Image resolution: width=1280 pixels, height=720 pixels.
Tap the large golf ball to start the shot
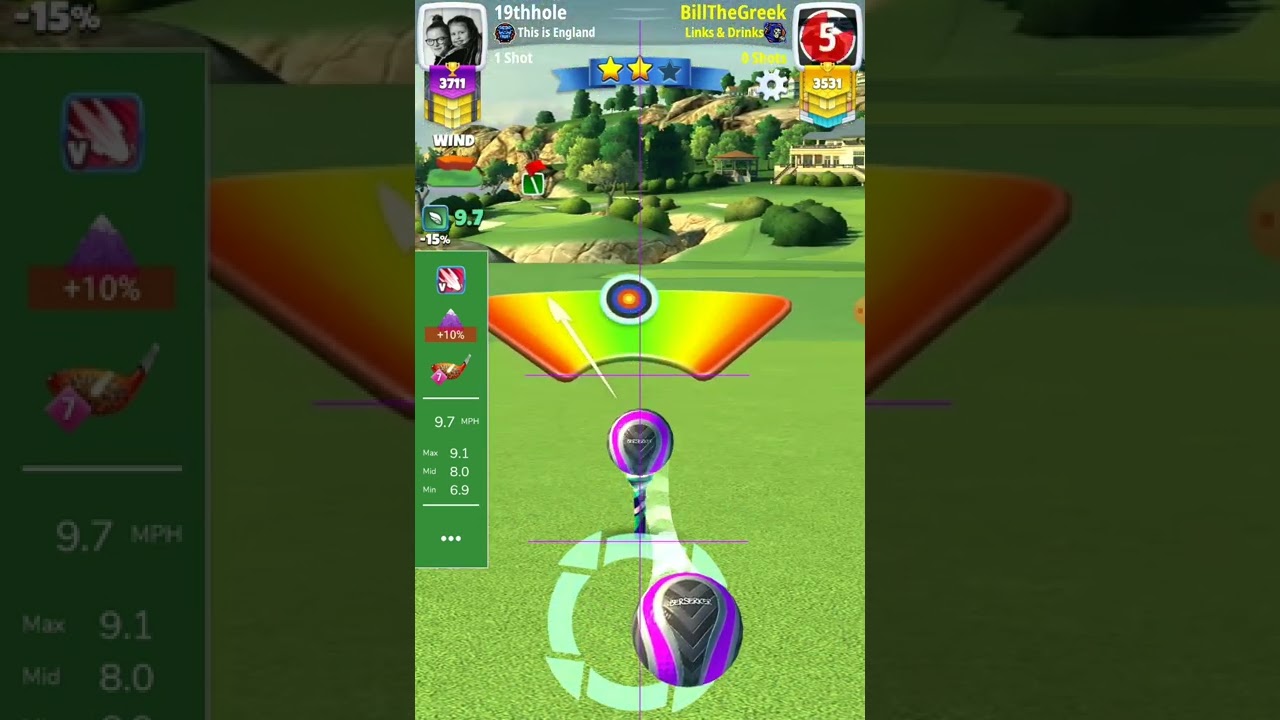(687, 629)
